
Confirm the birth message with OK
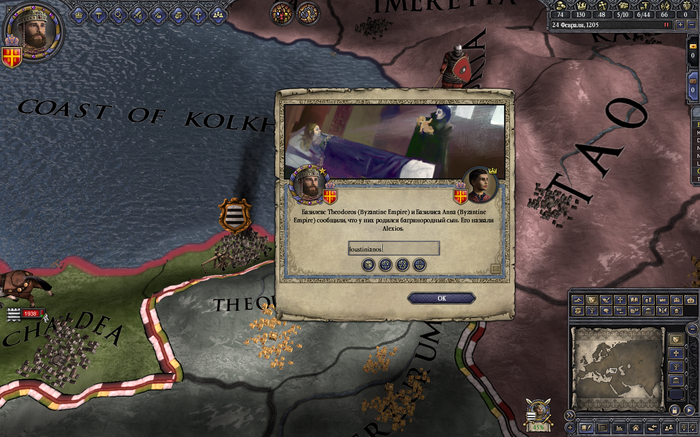pos(441,298)
